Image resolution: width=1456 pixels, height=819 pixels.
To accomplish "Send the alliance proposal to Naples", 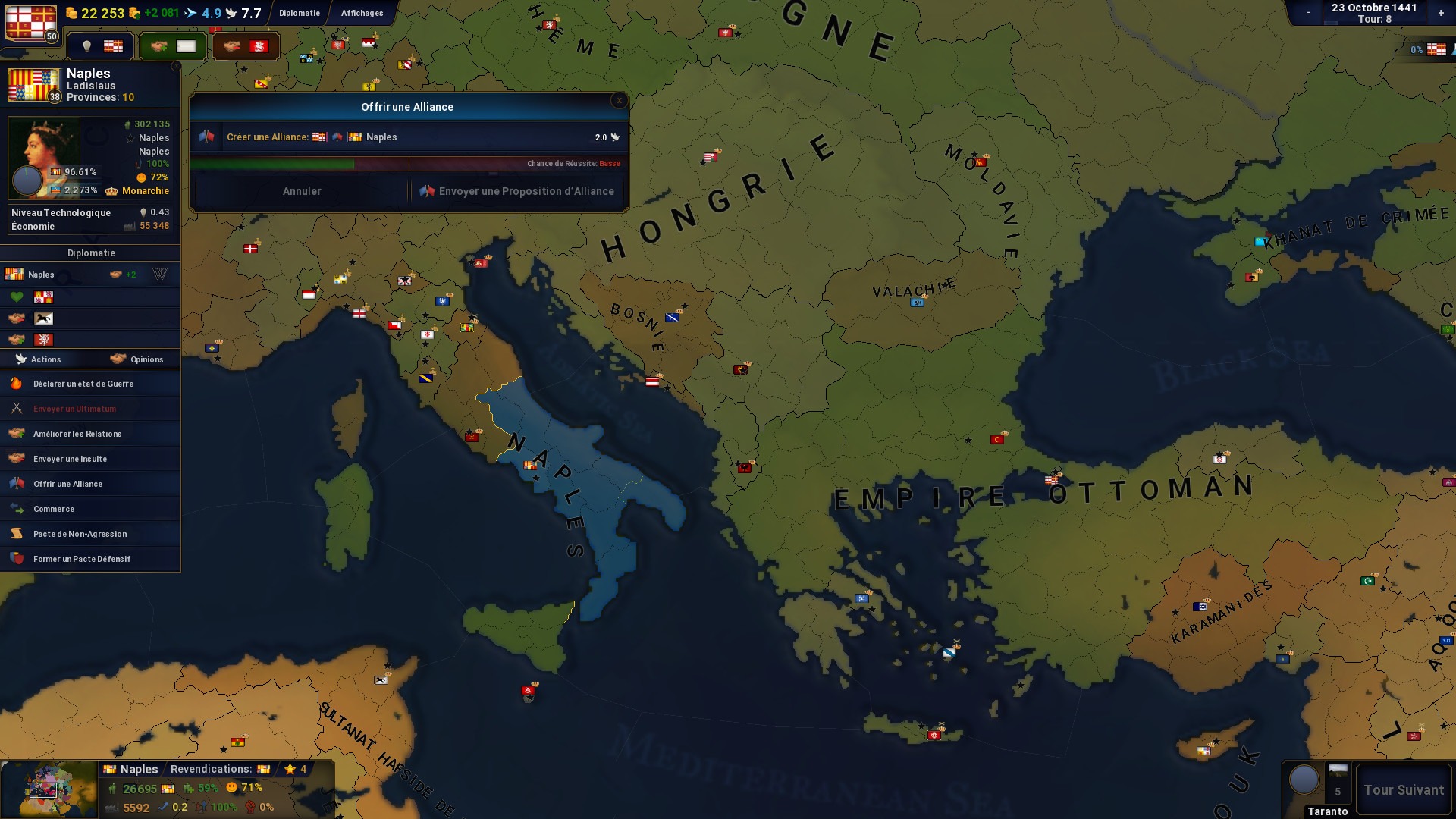I will (x=518, y=191).
